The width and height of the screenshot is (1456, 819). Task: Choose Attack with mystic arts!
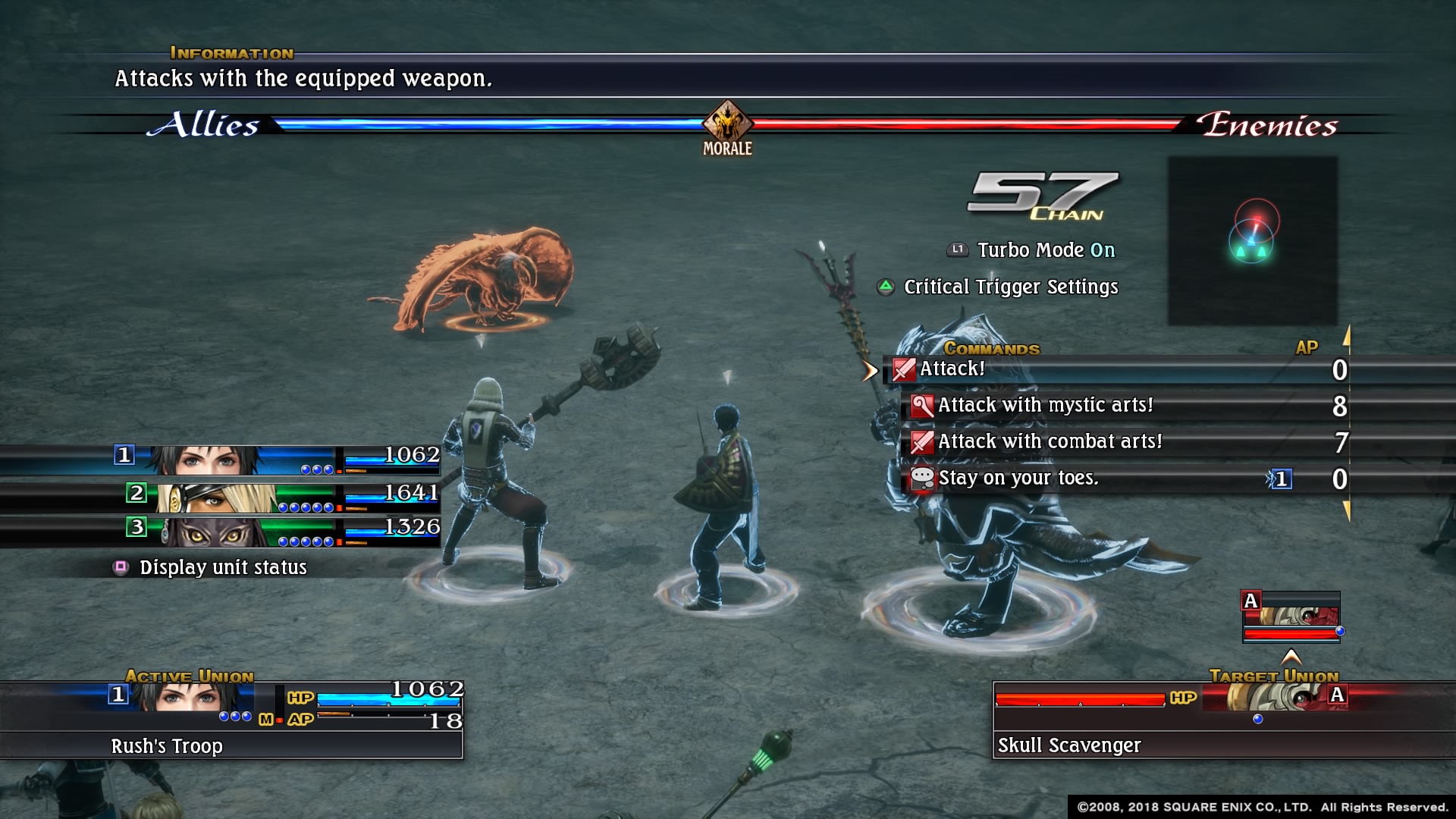(x=1045, y=406)
